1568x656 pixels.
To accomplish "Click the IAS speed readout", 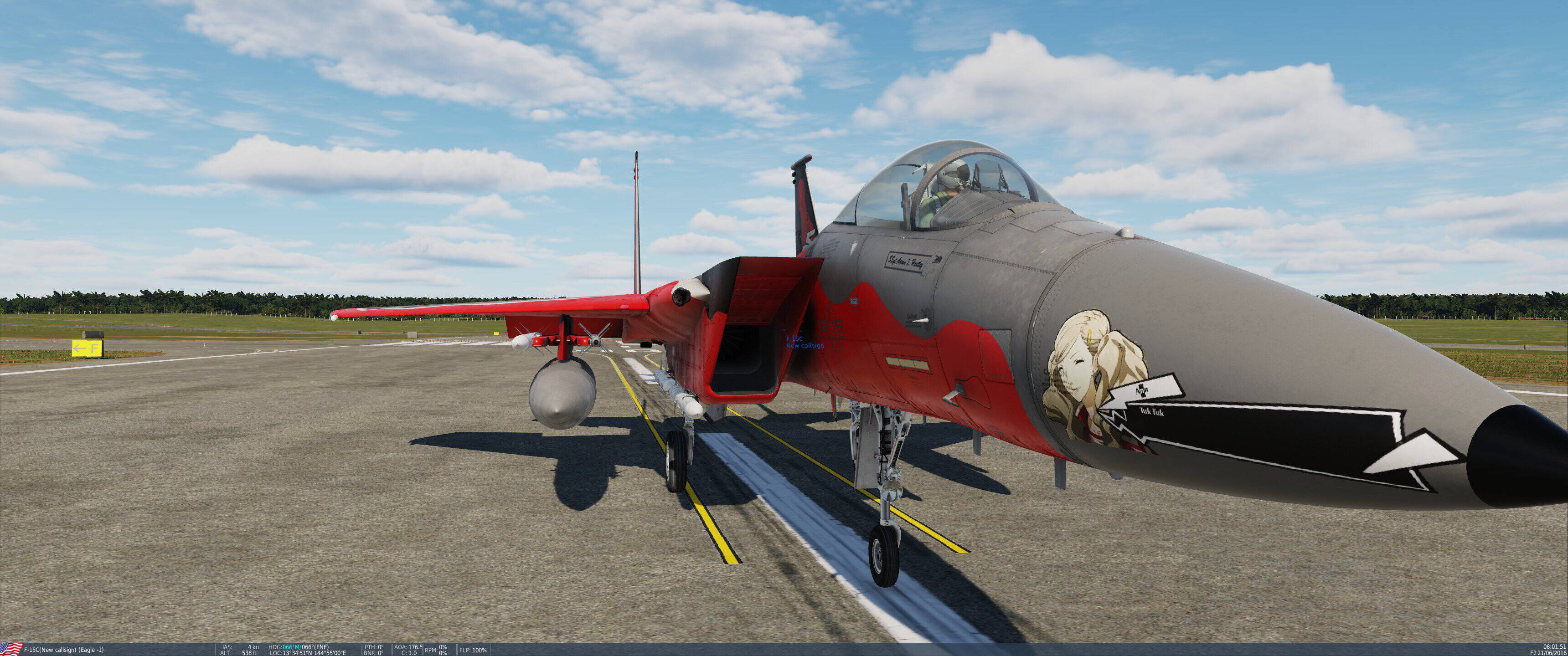I will [227, 646].
